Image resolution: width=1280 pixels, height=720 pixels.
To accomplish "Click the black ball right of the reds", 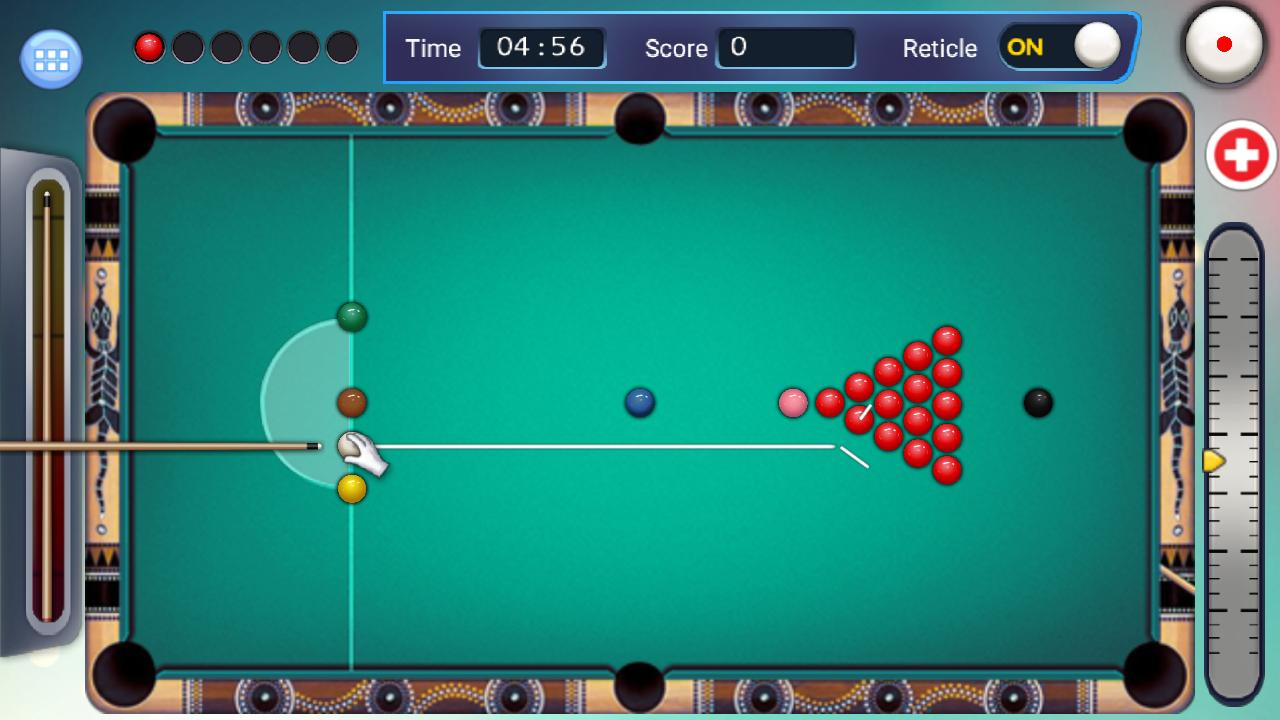I will 1038,403.
